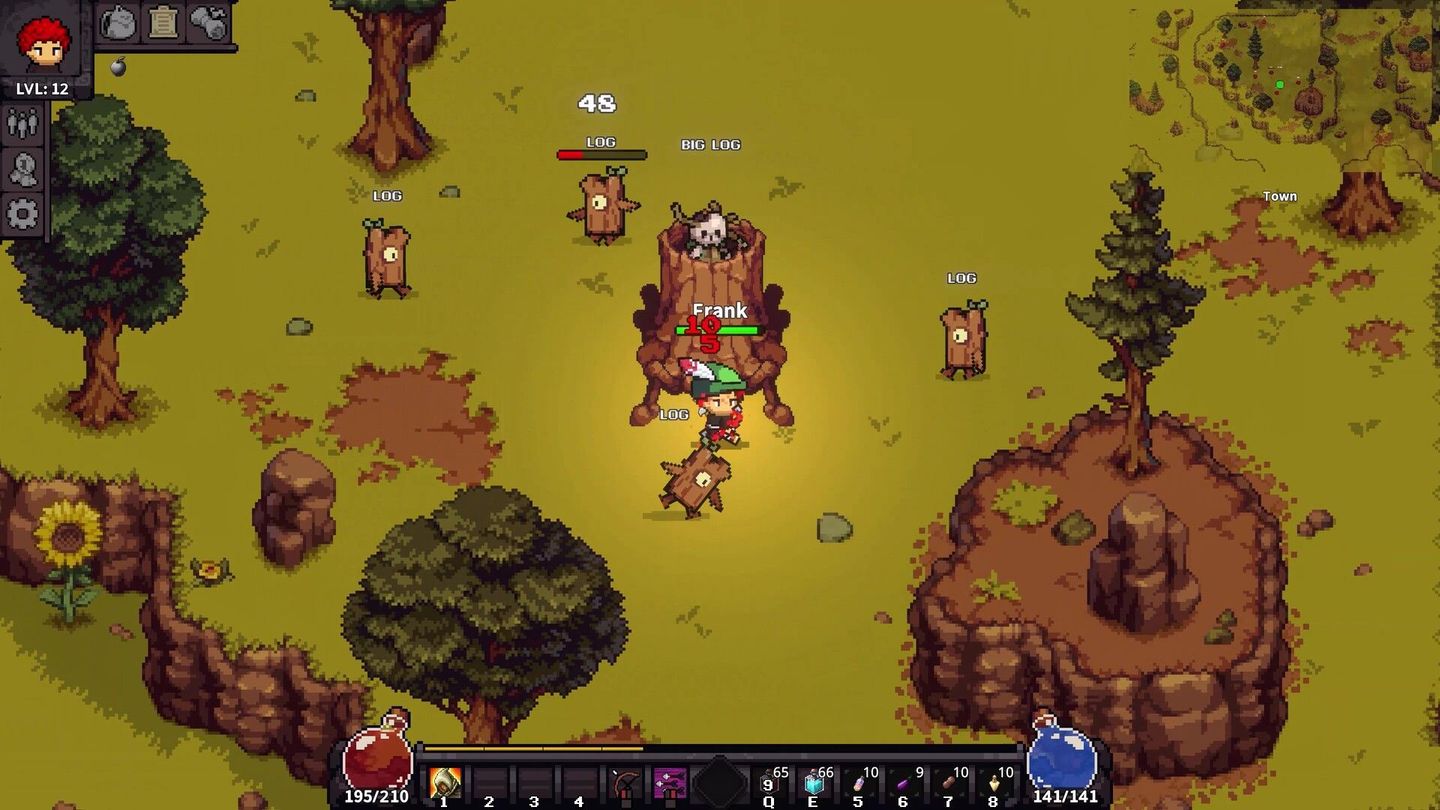Click the Town label on the minimap

click(x=1280, y=196)
